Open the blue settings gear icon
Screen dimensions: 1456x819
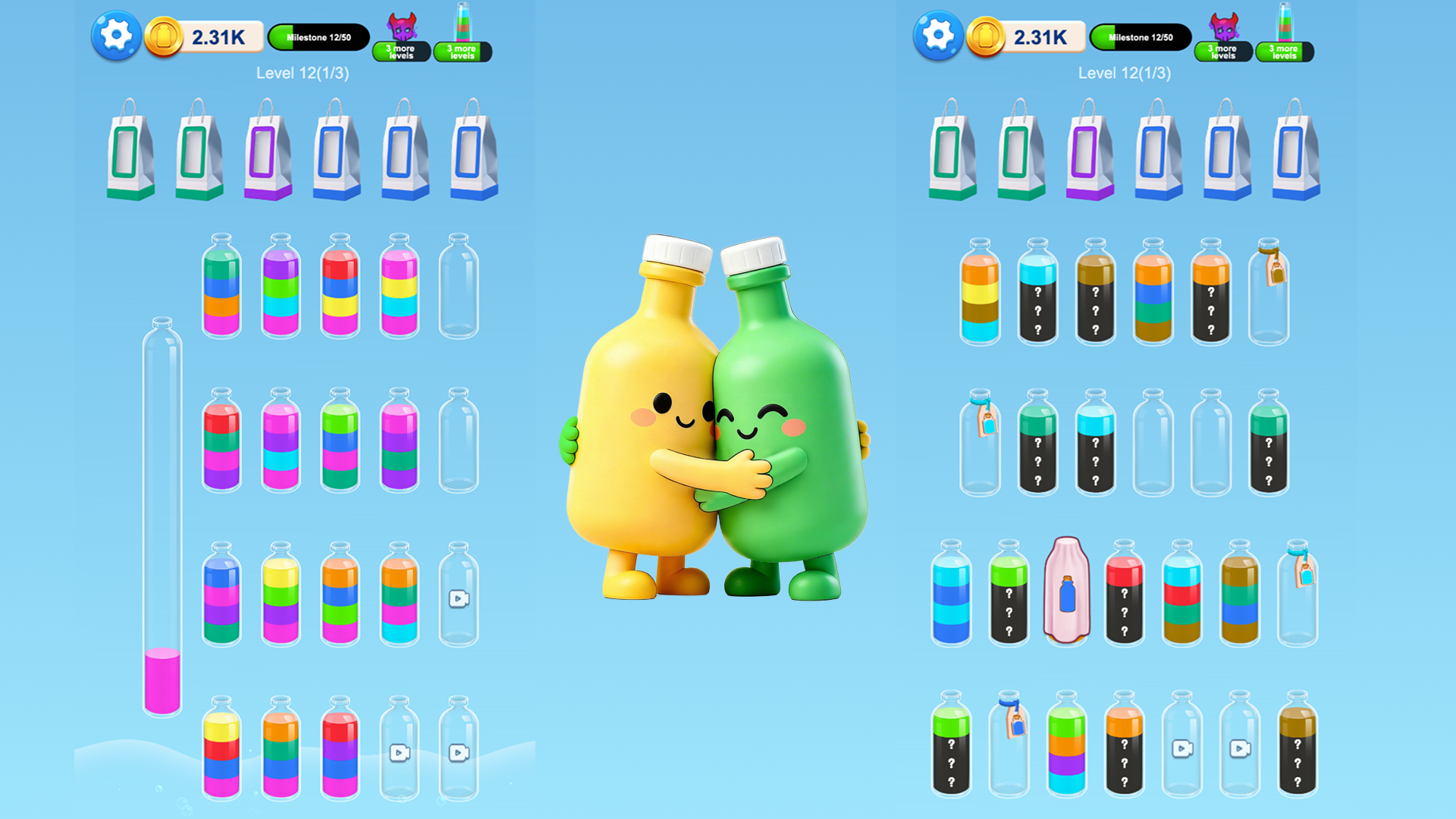(115, 35)
